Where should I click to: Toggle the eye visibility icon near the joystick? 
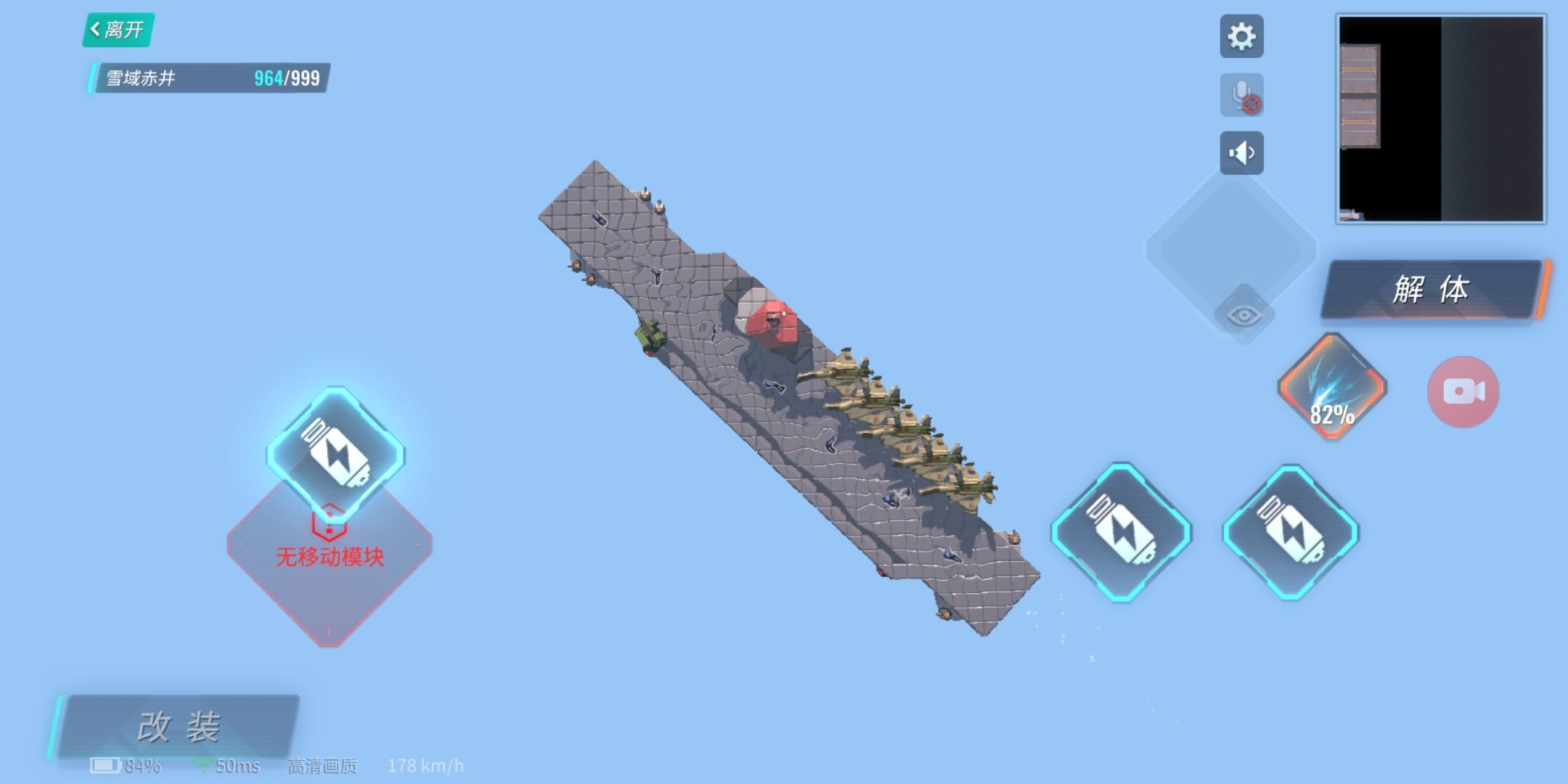[x=1244, y=315]
